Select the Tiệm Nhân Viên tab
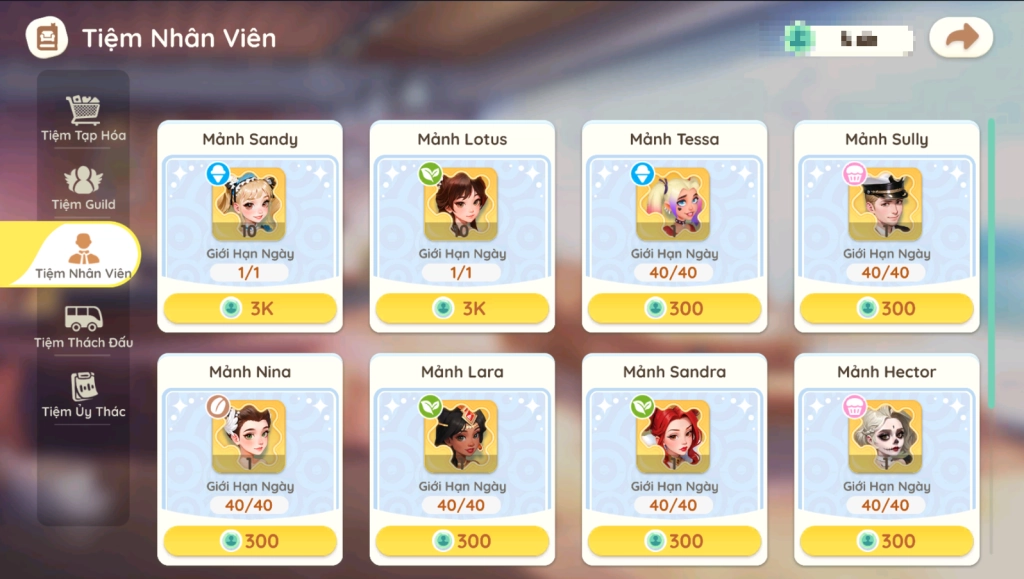The height and width of the screenshot is (579, 1024). coord(82,256)
